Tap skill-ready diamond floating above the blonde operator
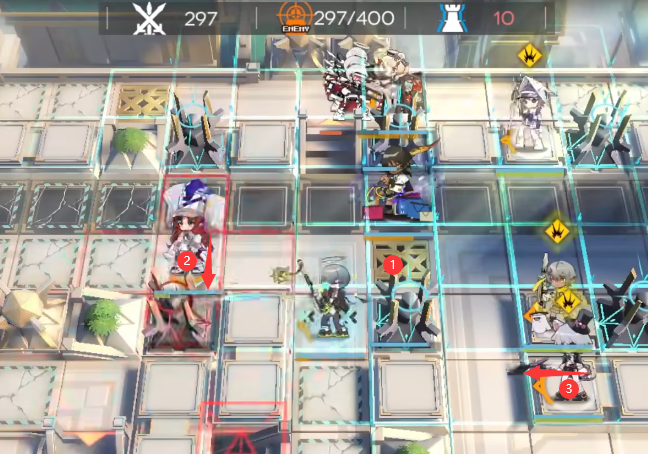The image size is (648, 454). click(x=556, y=231)
